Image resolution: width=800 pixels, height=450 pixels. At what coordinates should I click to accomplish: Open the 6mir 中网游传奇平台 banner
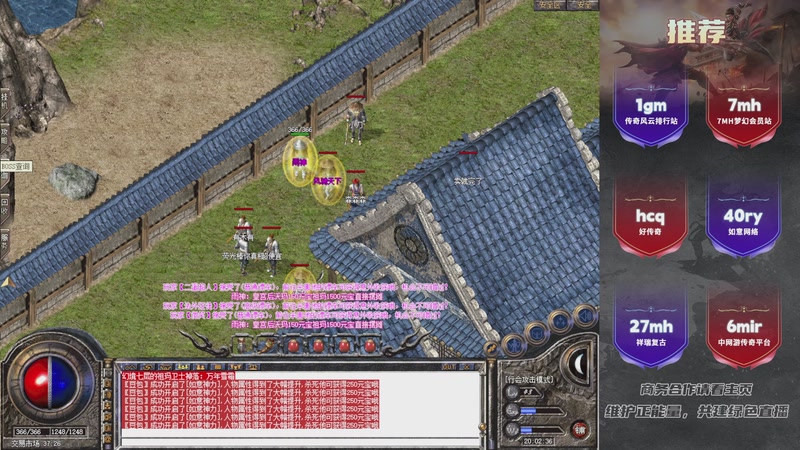(x=743, y=329)
